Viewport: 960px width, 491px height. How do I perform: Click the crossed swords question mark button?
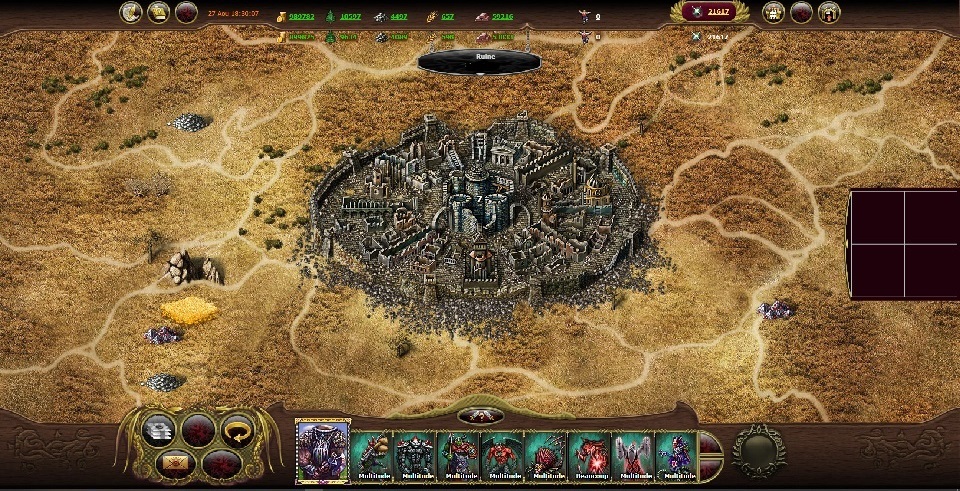[x=479, y=416]
